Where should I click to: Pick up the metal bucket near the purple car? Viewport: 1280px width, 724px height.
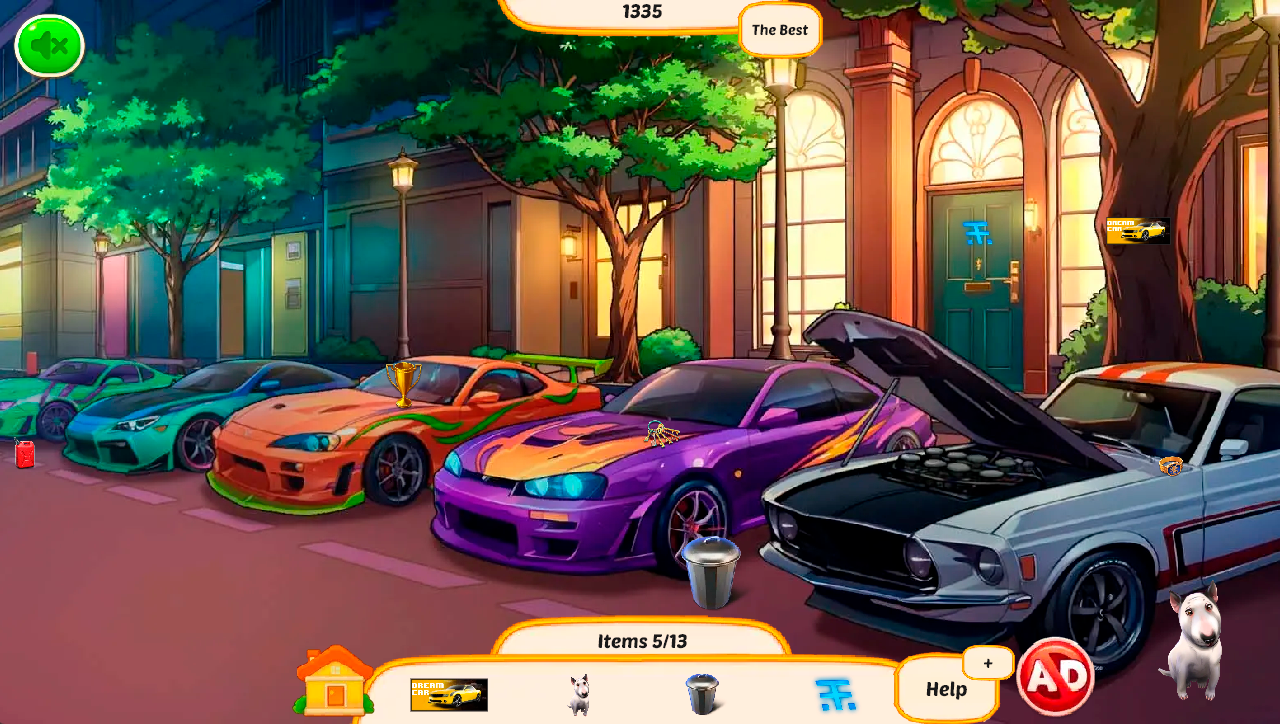713,570
